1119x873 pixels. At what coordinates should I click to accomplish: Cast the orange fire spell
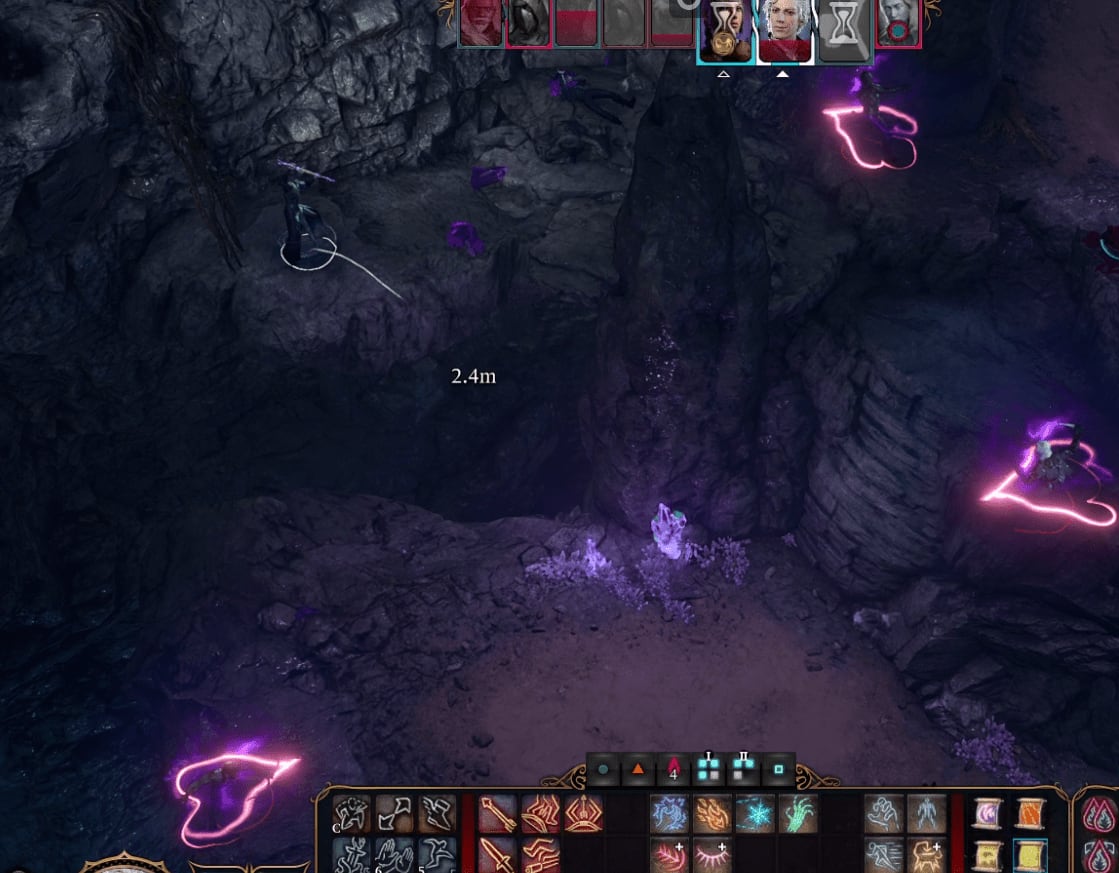pyautogui.click(x=712, y=815)
